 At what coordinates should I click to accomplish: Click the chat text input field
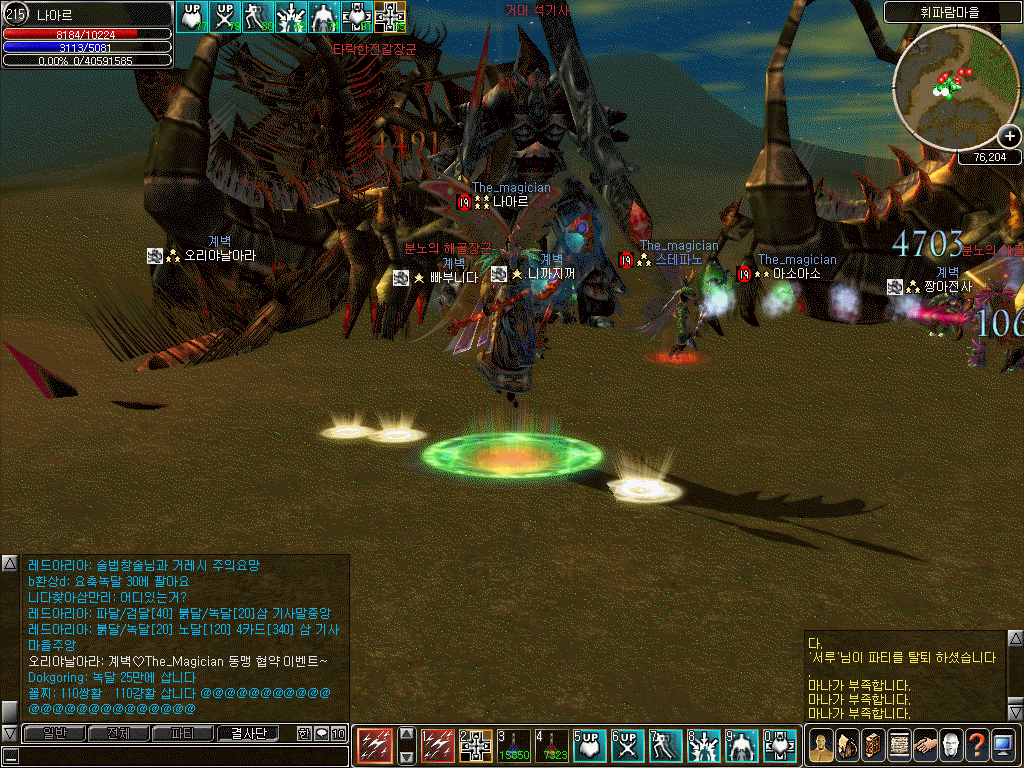click(x=180, y=756)
